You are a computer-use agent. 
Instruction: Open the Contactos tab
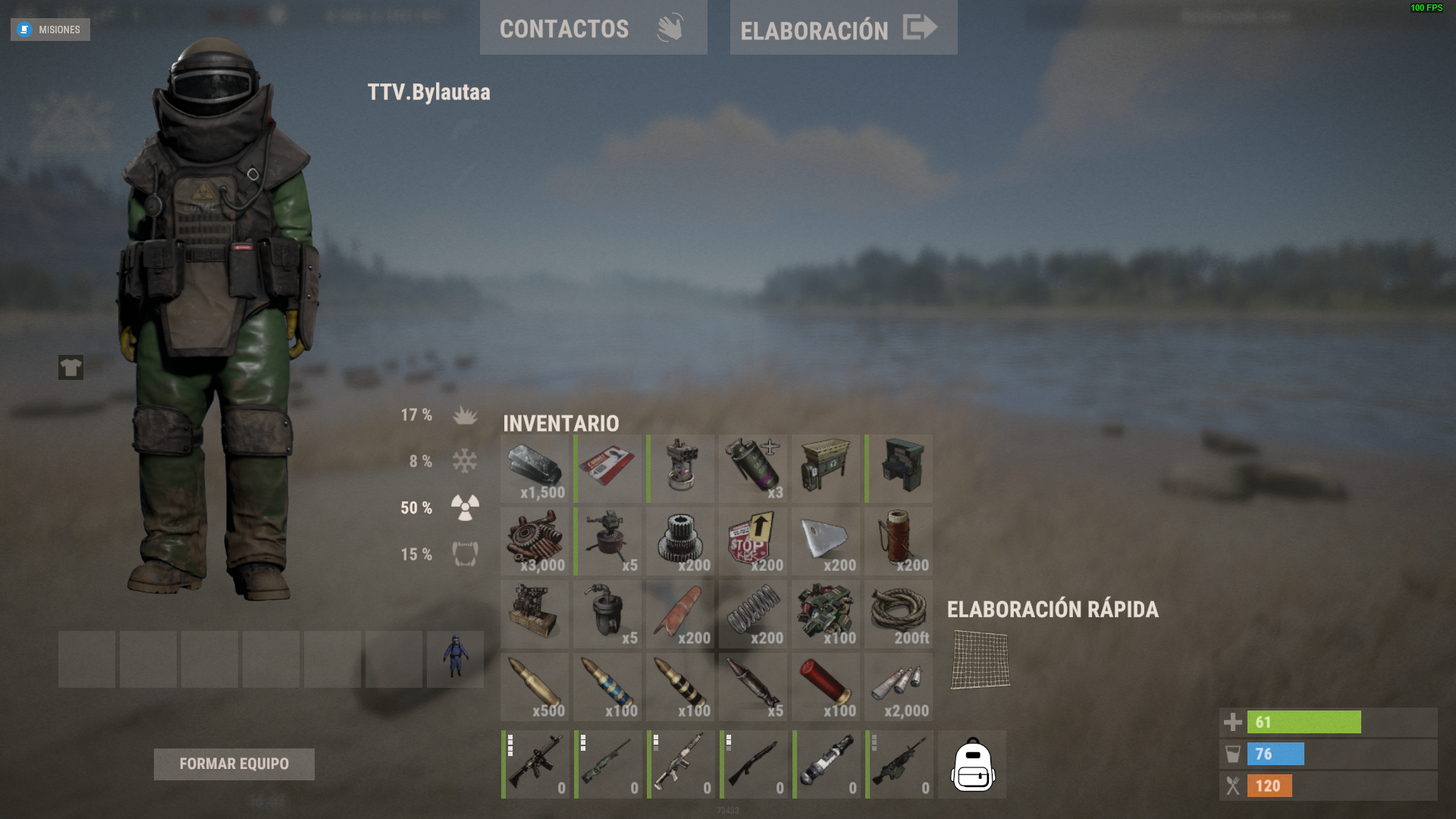pos(593,28)
